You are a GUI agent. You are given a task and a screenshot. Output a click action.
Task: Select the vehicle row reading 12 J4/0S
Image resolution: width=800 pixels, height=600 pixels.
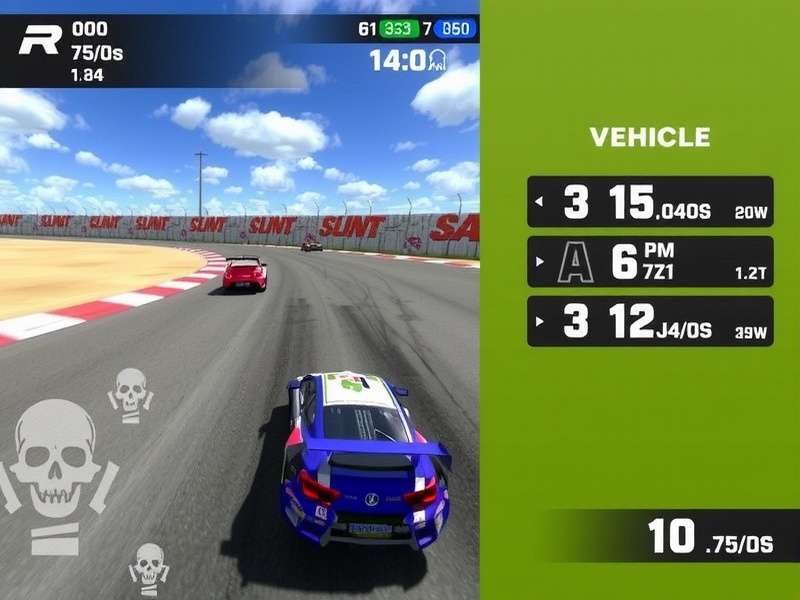(650, 321)
